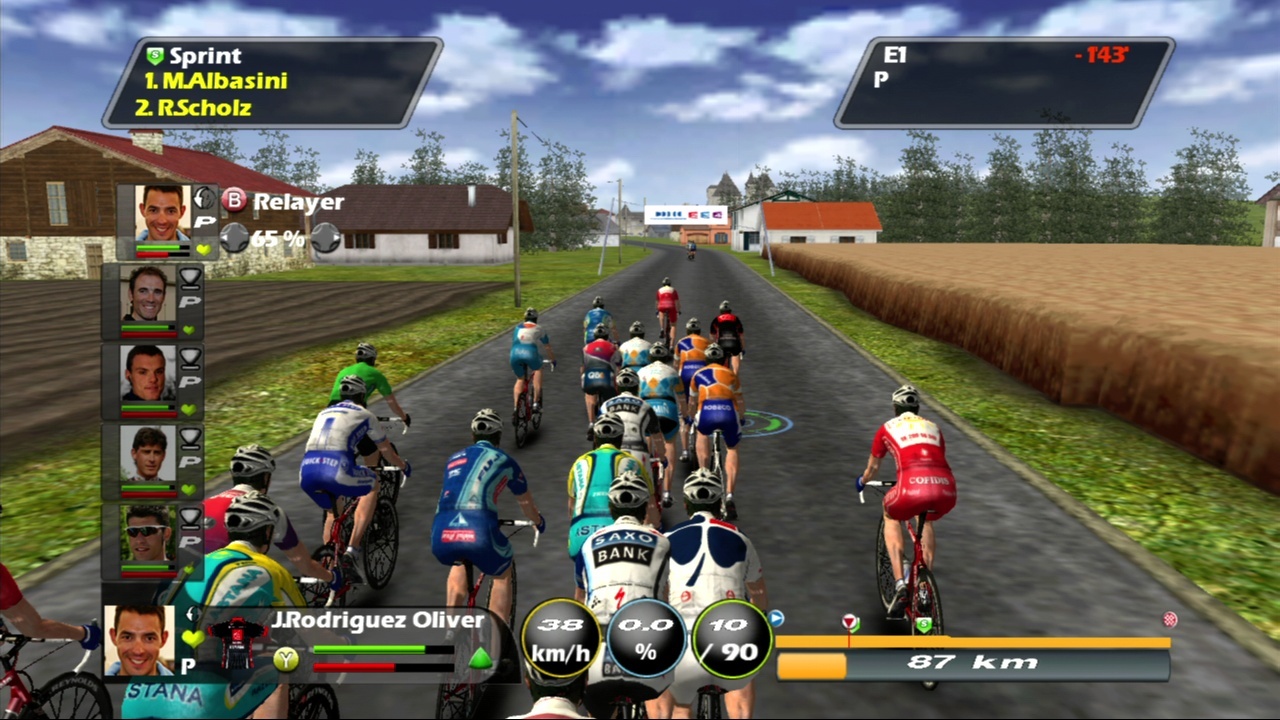Click the earpiece icon beside the top portrait
Image resolution: width=1280 pixels, height=720 pixels.
204,197
